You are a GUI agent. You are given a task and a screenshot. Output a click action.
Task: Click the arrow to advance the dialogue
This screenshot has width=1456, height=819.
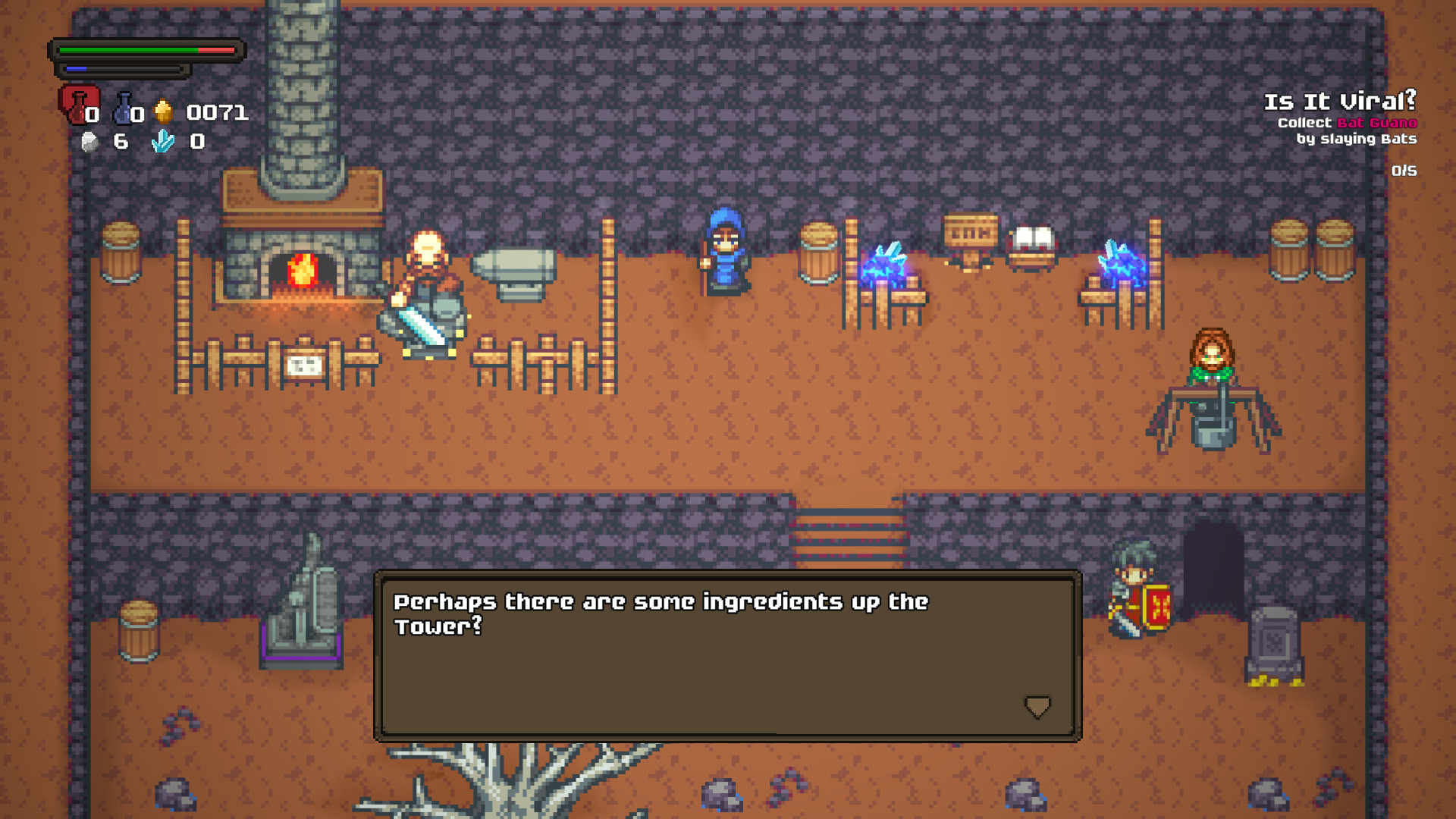(x=1037, y=707)
